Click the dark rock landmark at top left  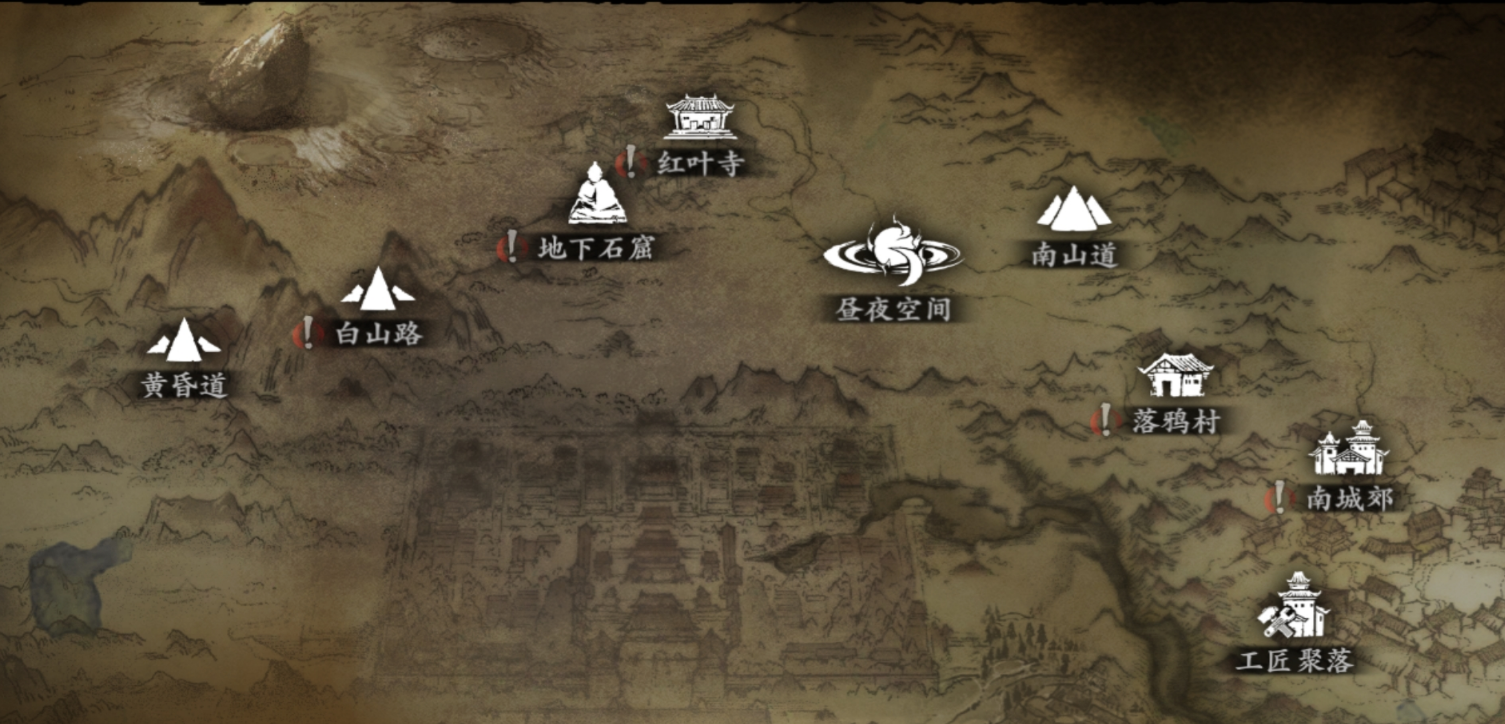[260, 60]
